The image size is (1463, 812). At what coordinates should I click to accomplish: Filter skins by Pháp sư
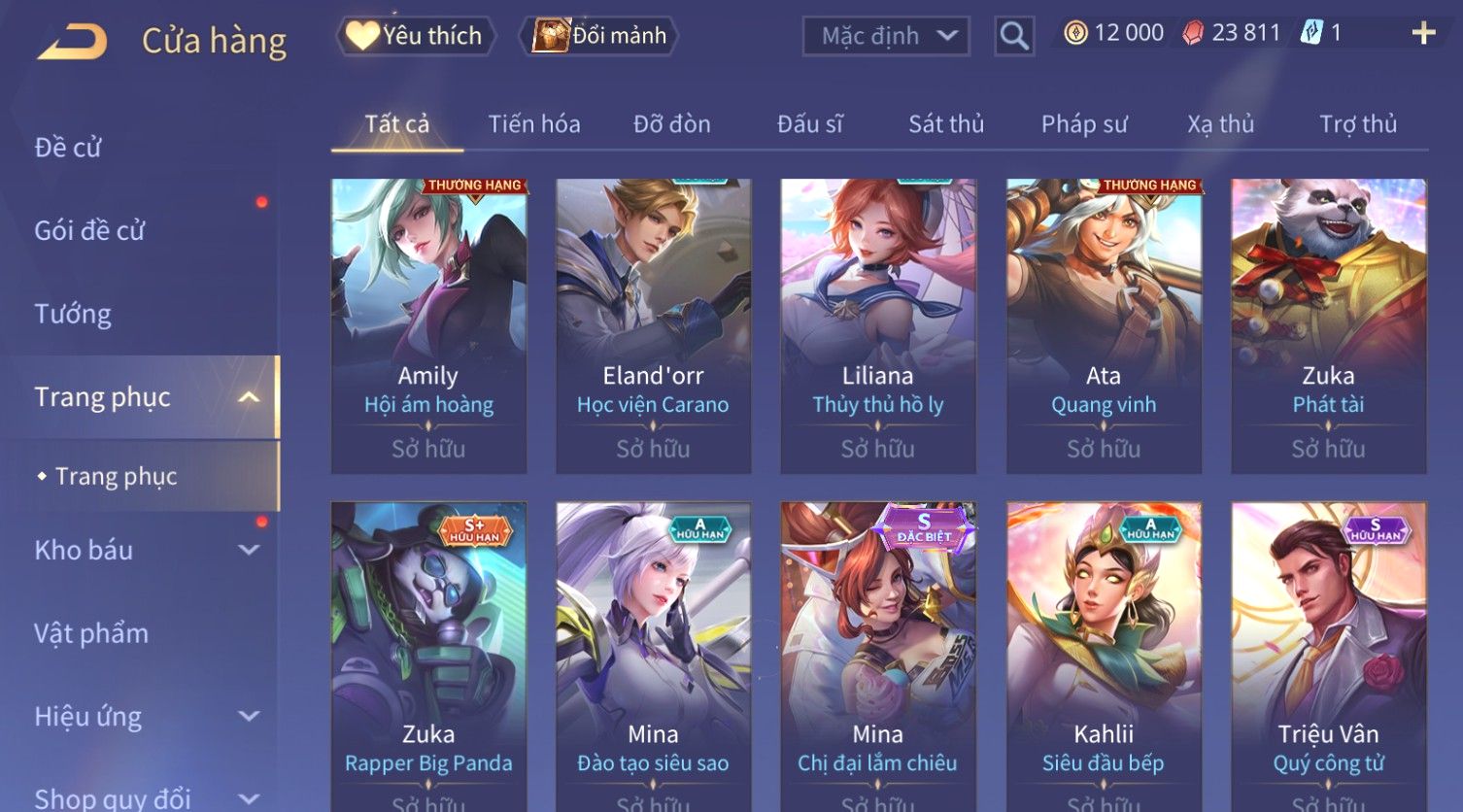pos(1084,124)
